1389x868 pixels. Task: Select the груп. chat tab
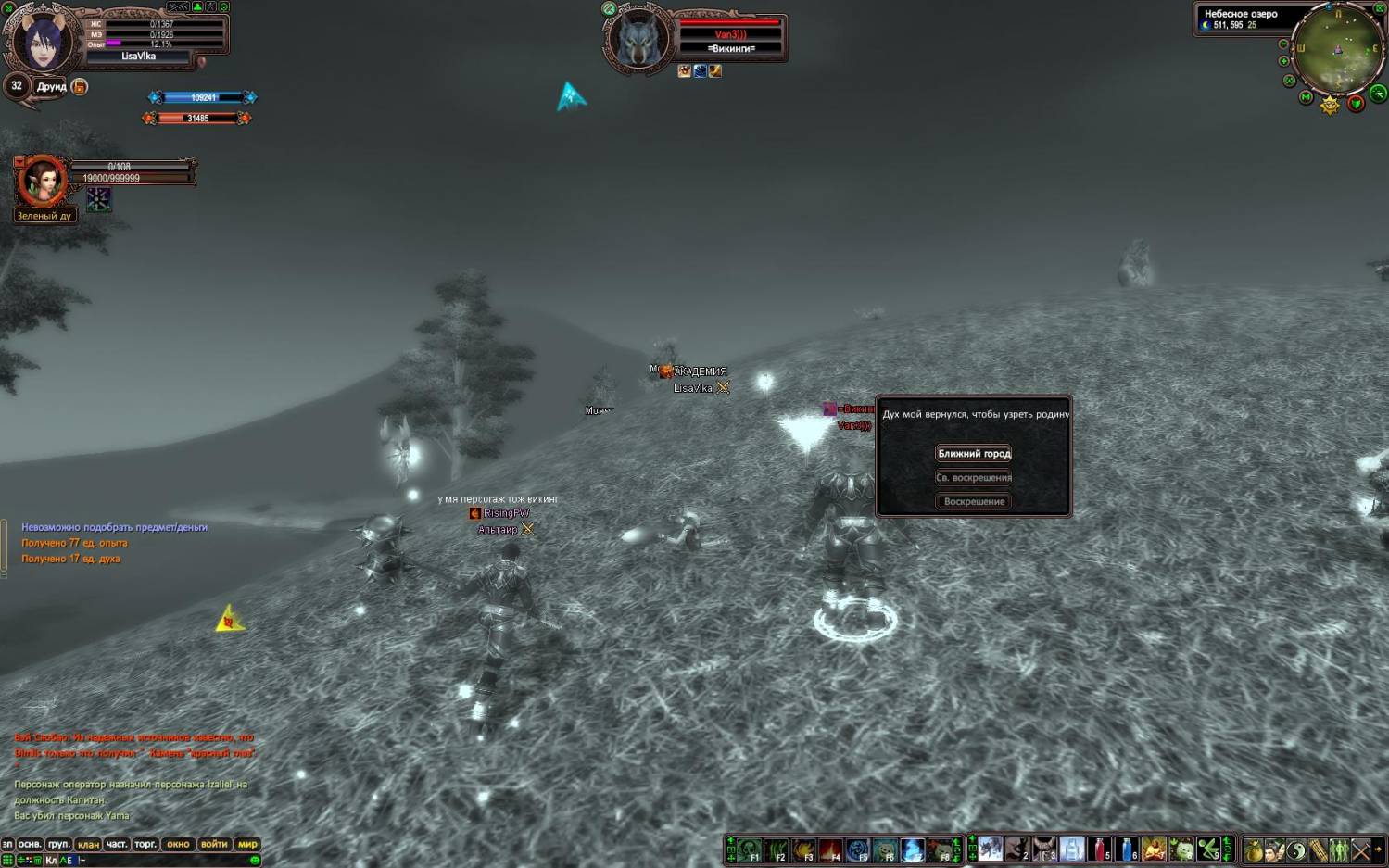pos(58,845)
